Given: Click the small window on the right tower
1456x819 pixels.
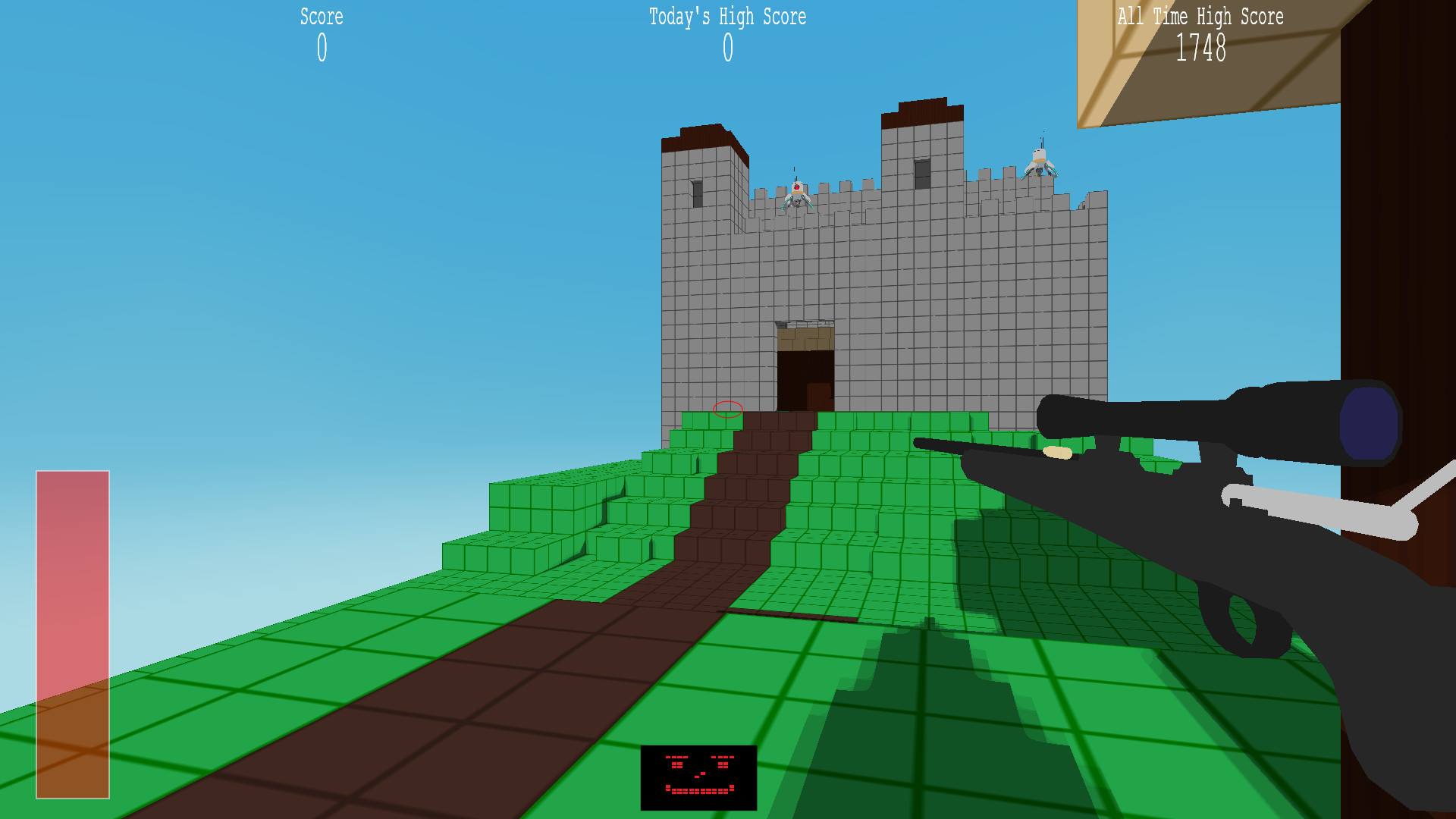Looking at the screenshot, I should [x=923, y=174].
